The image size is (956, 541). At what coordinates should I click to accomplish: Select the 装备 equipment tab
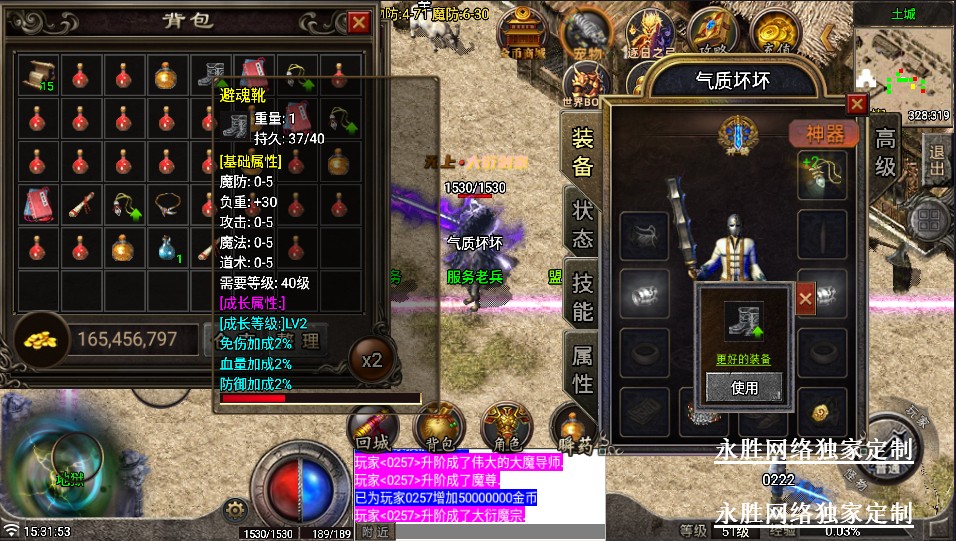click(583, 151)
